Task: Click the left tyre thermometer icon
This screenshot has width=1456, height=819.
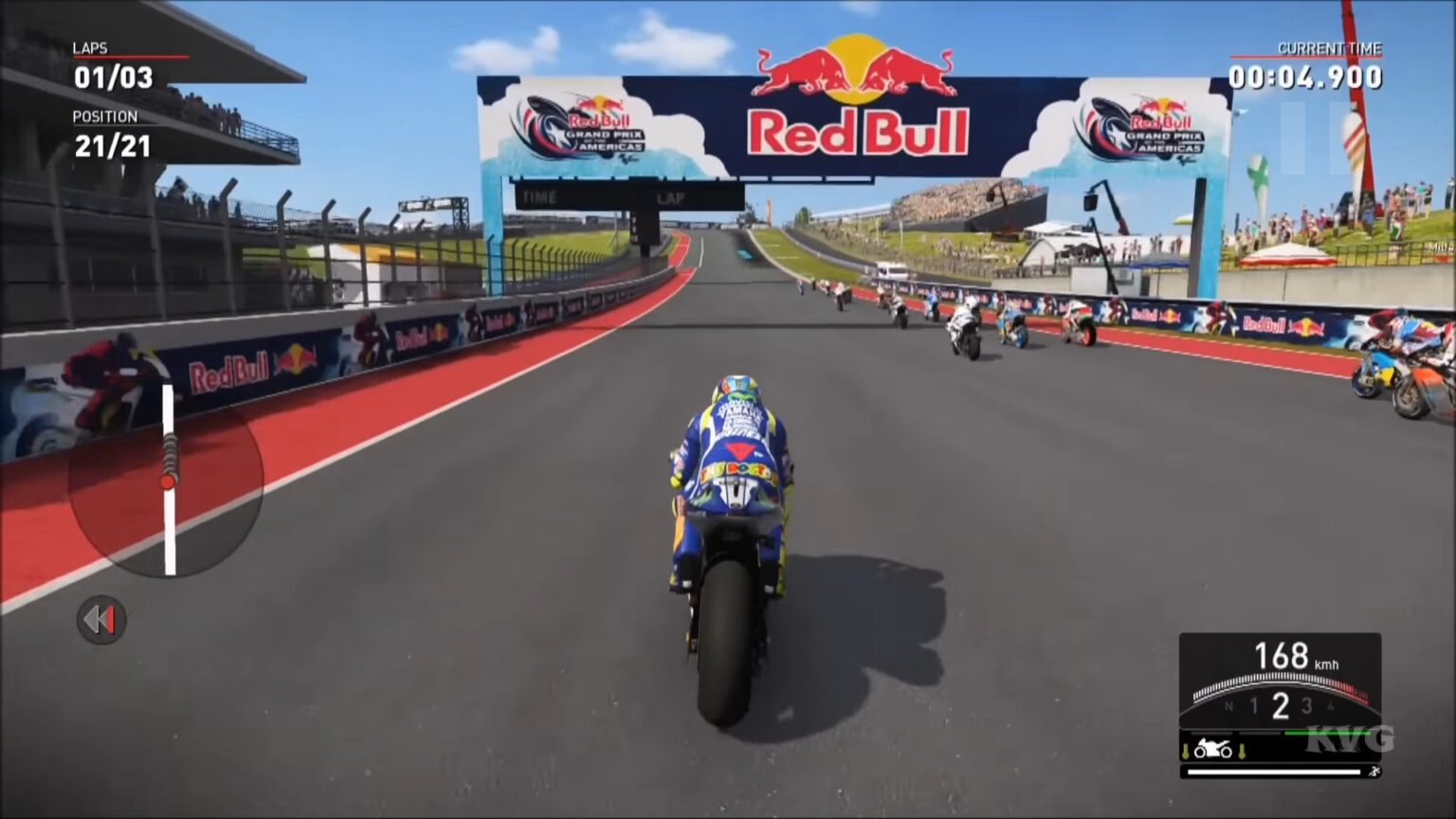Action: pos(1185,751)
